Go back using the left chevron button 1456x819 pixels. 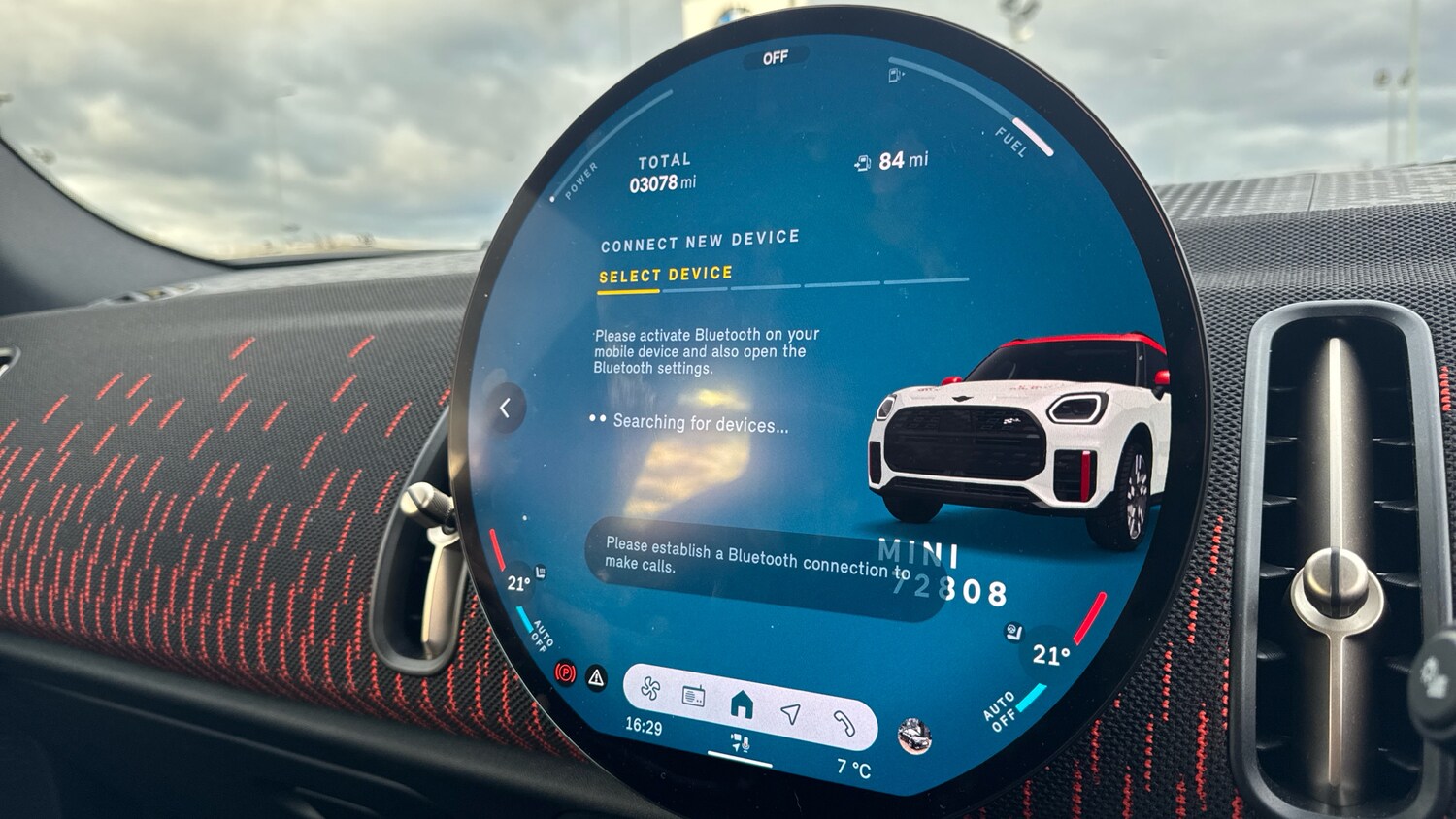(x=506, y=409)
